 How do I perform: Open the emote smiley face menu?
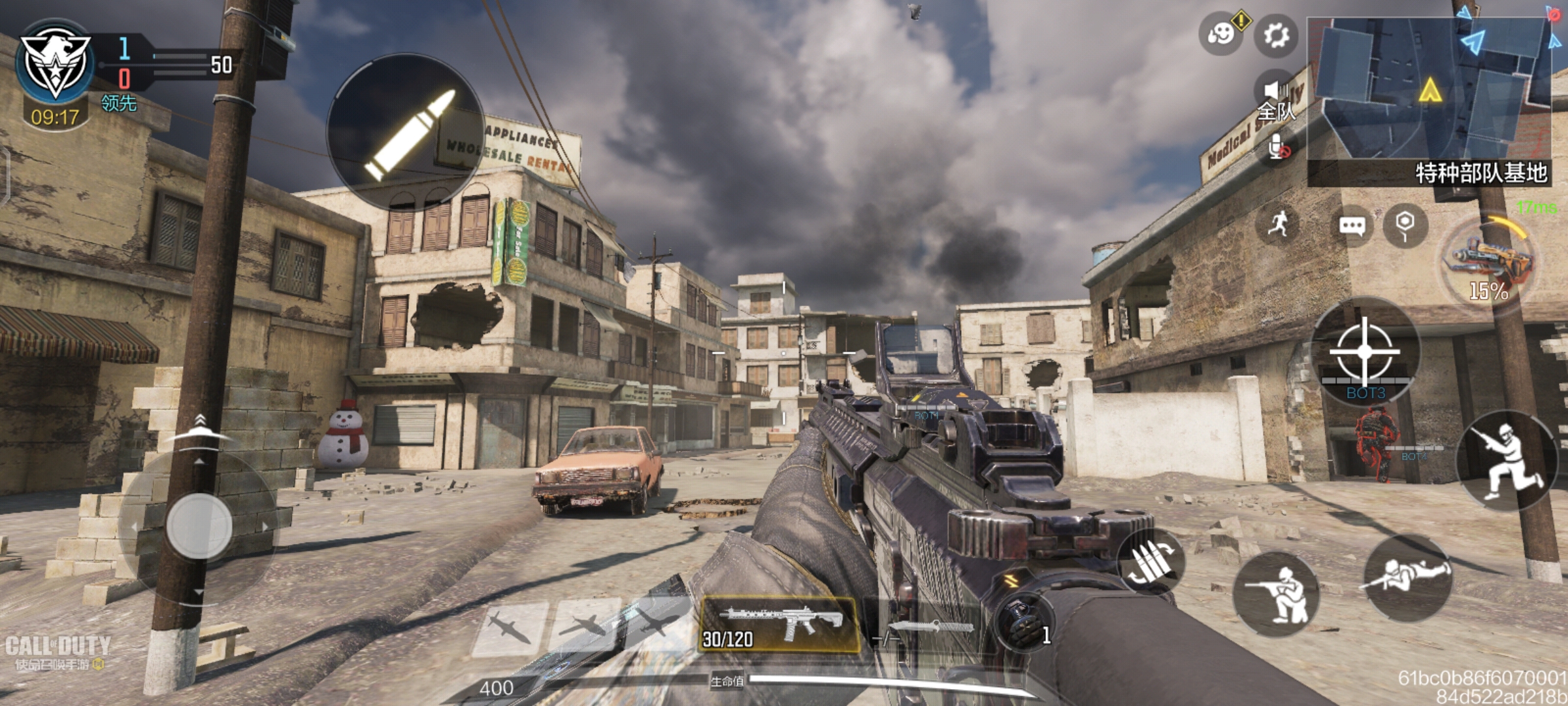[1220, 33]
